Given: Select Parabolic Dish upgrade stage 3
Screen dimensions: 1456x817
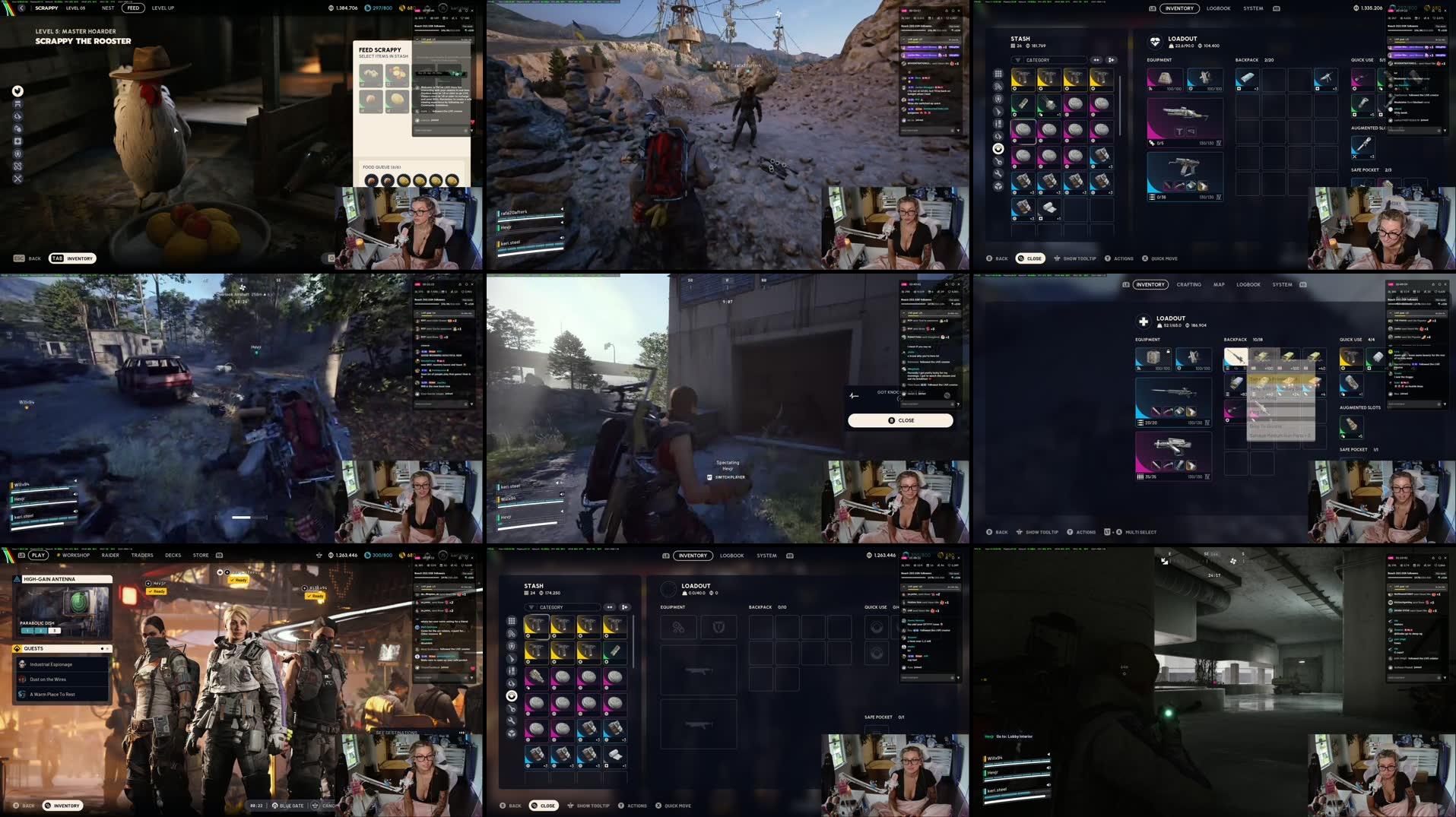Looking at the screenshot, I should point(56,631).
